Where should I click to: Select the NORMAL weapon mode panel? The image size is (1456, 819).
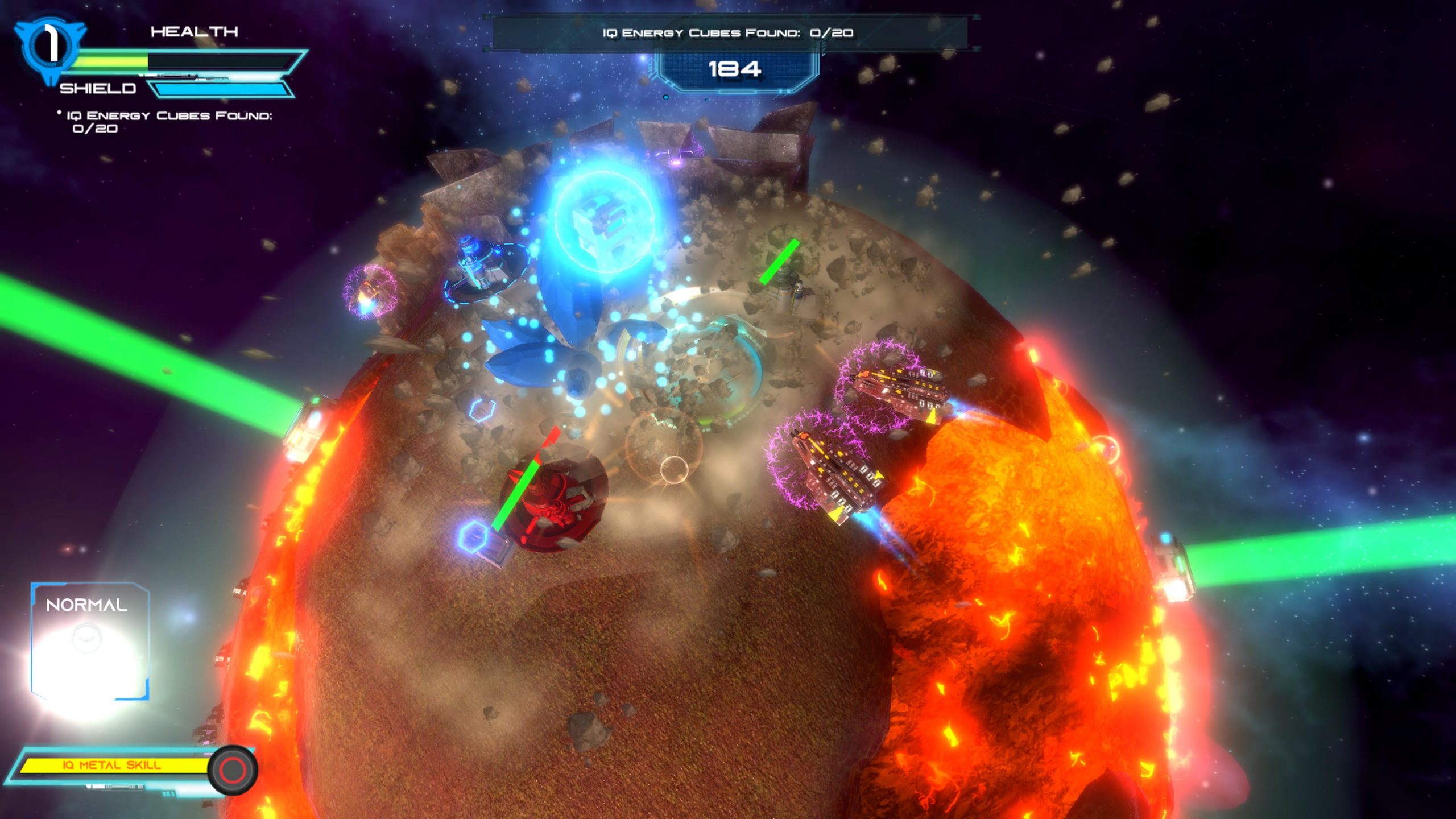pyautogui.click(x=90, y=641)
